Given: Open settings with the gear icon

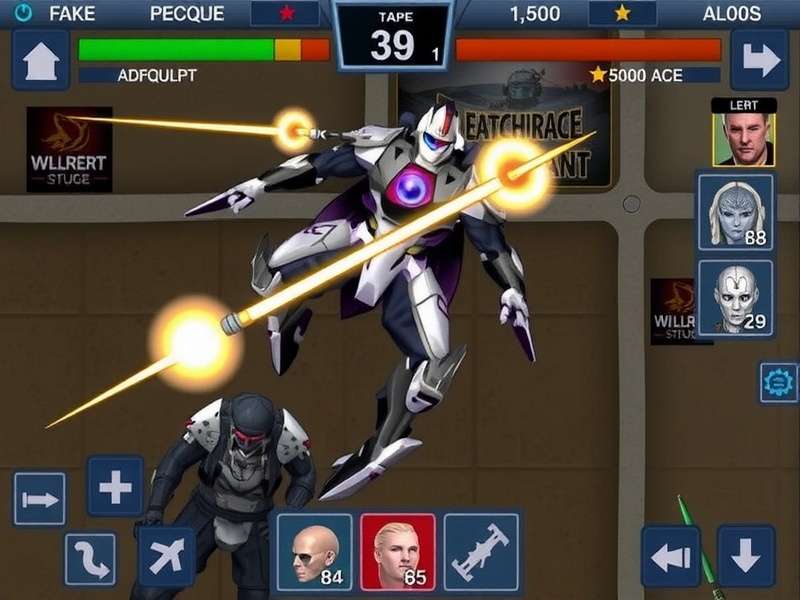Looking at the screenshot, I should 778,382.
